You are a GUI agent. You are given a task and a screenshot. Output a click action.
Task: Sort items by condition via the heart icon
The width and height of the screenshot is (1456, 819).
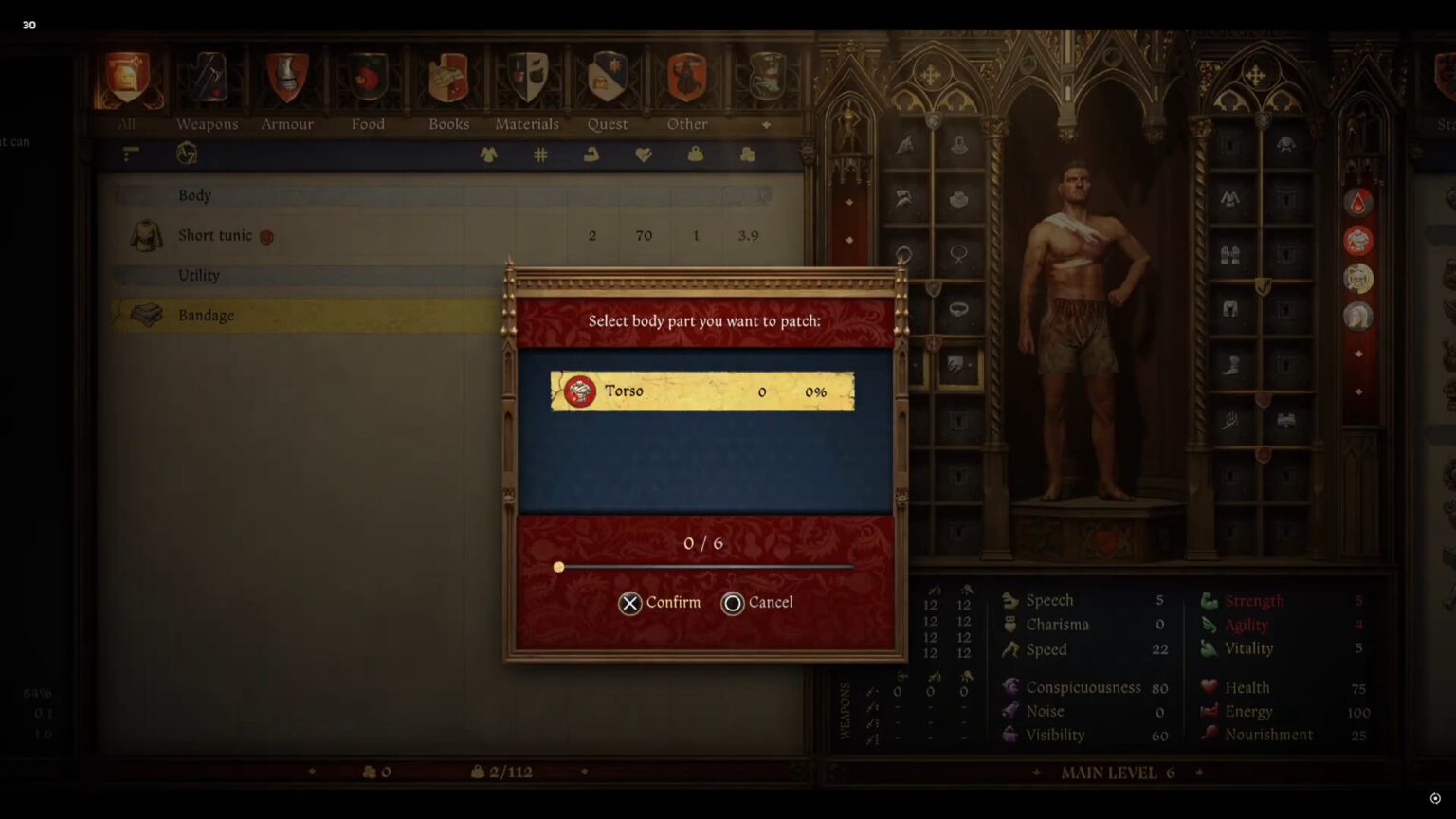click(x=643, y=155)
